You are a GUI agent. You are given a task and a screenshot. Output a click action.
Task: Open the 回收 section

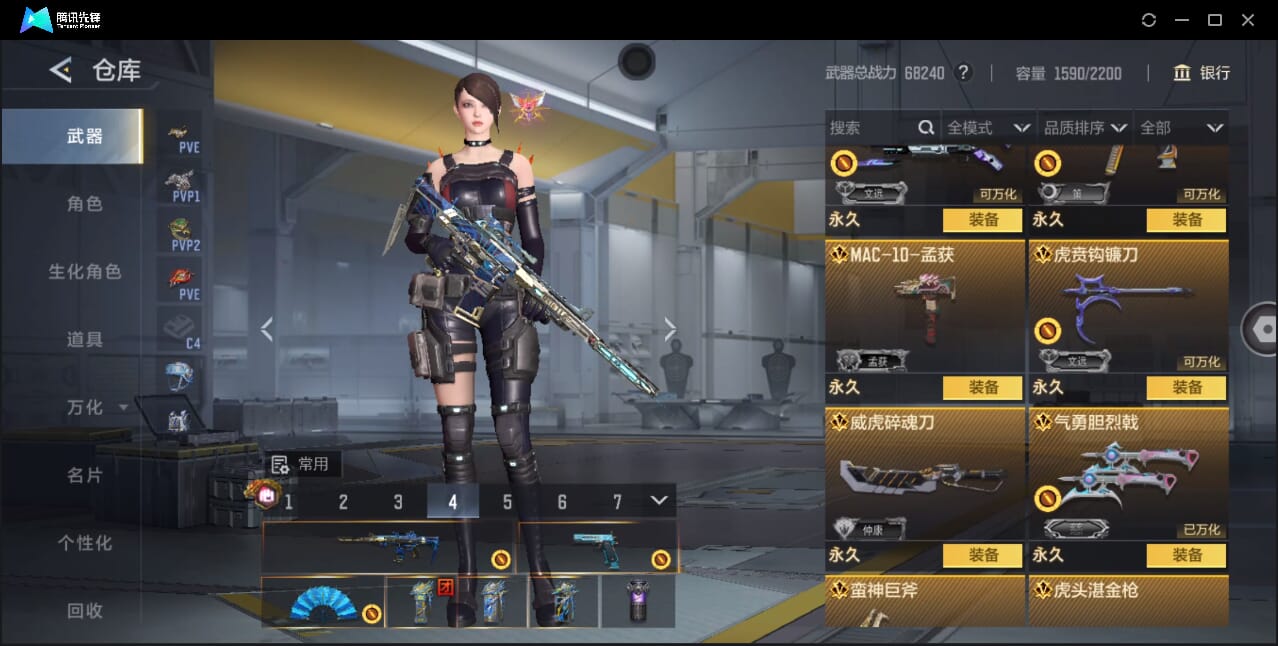pyautogui.click(x=84, y=610)
